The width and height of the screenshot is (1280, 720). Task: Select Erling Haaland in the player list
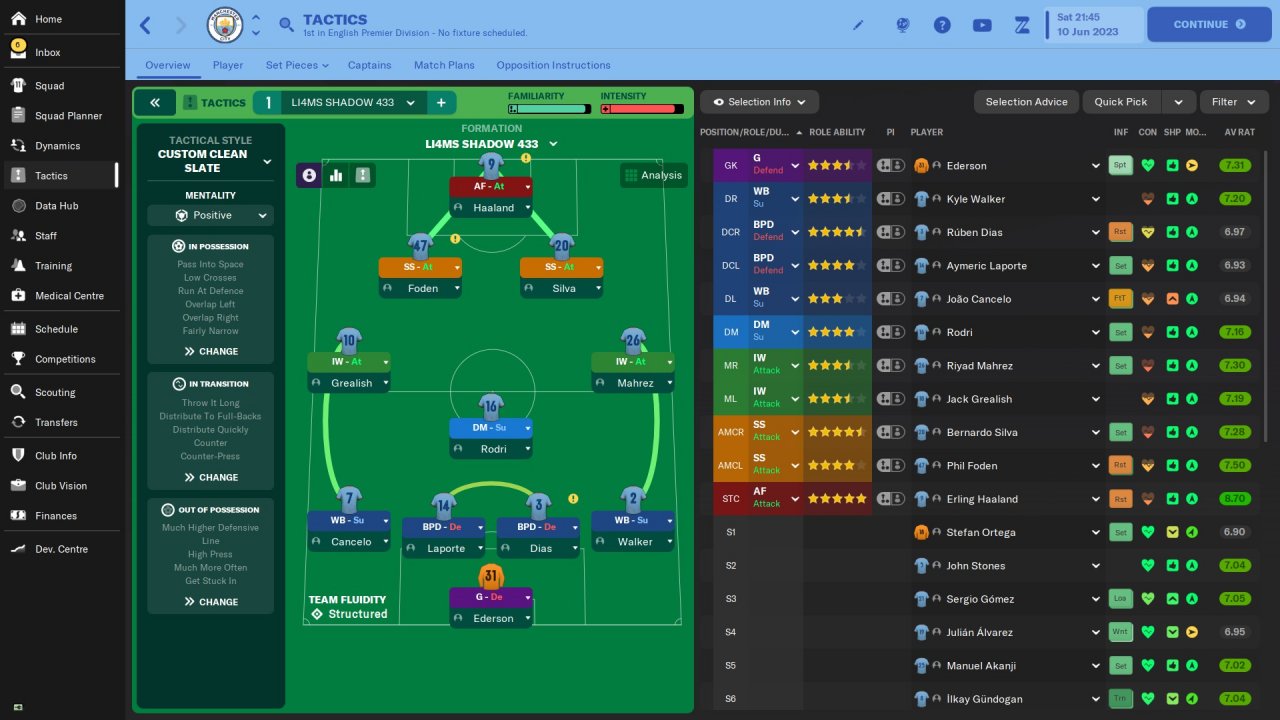pyautogui.click(x=982, y=499)
